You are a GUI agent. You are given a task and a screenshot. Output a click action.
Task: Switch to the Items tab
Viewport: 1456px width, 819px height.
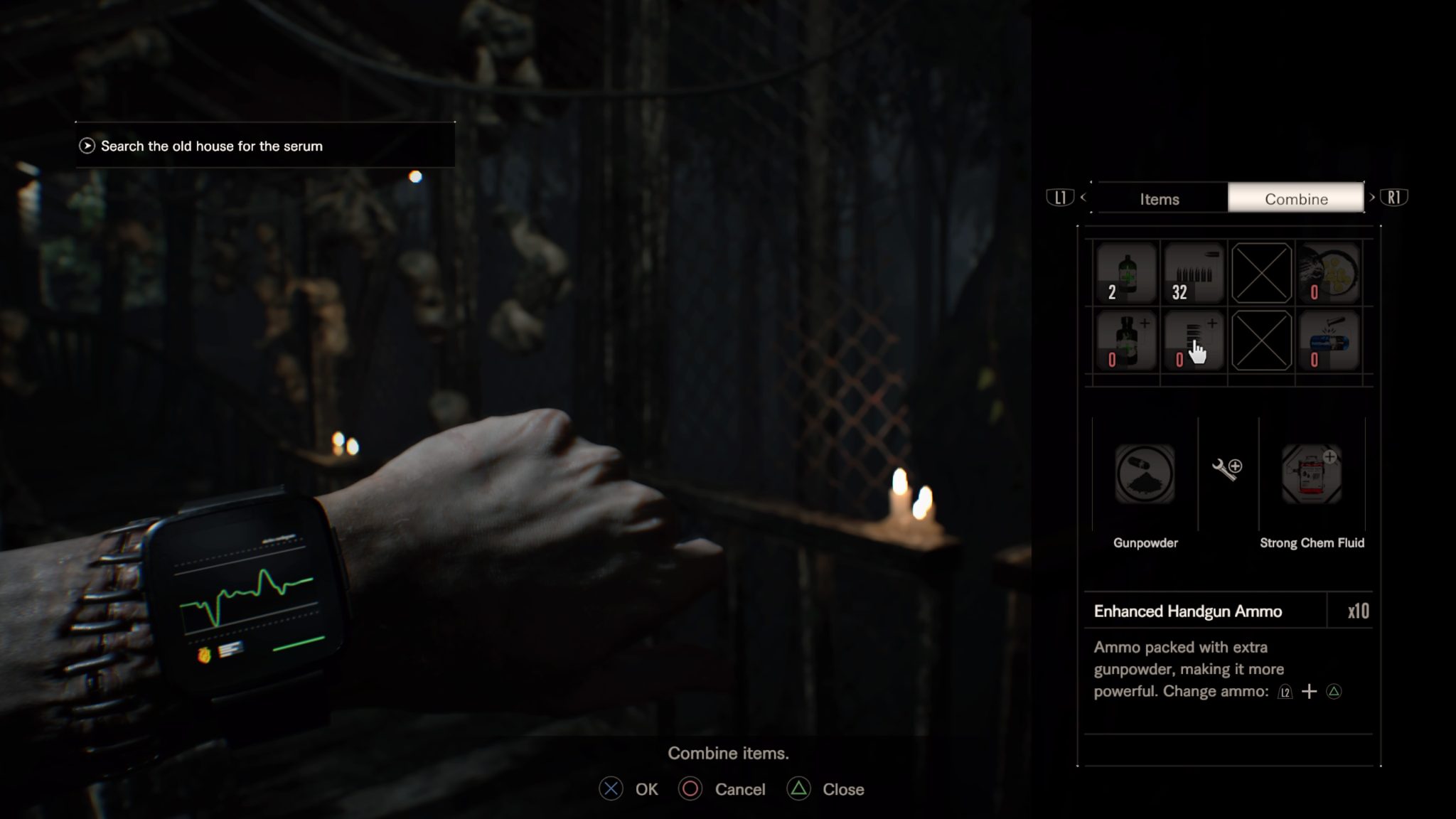tap(1160, 199)
